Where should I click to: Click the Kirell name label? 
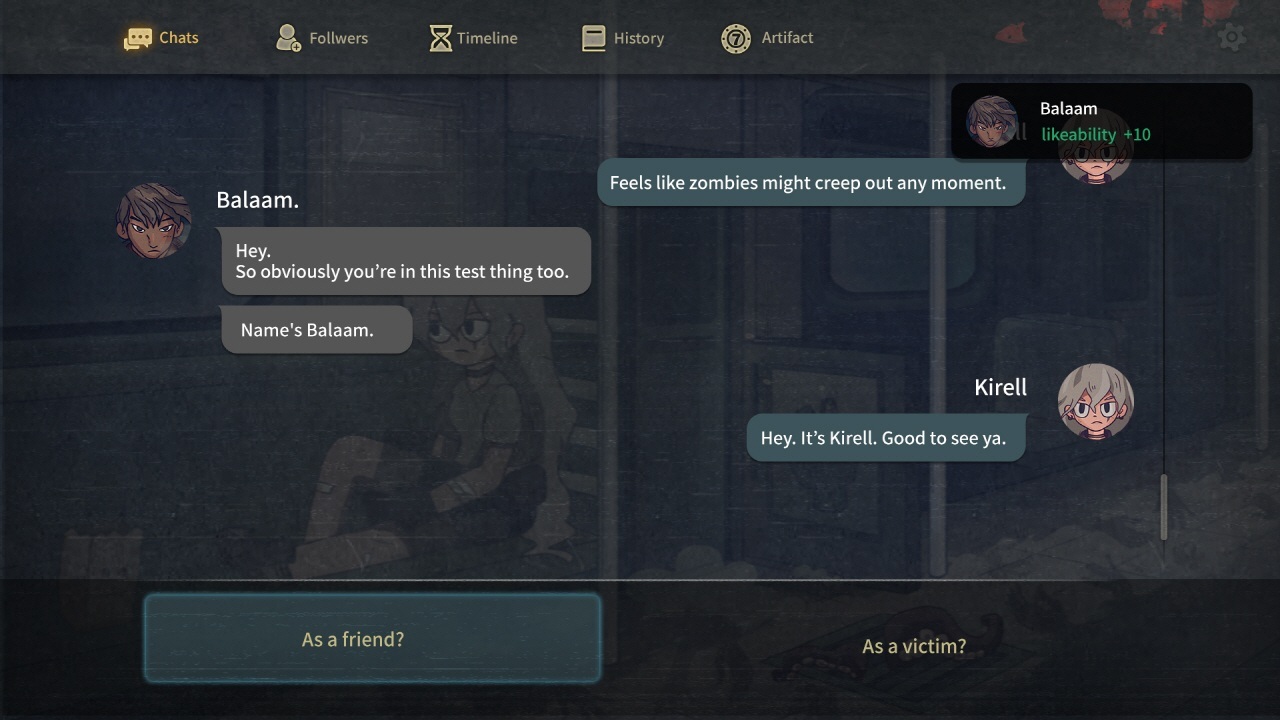click(x=1000, y=387)
